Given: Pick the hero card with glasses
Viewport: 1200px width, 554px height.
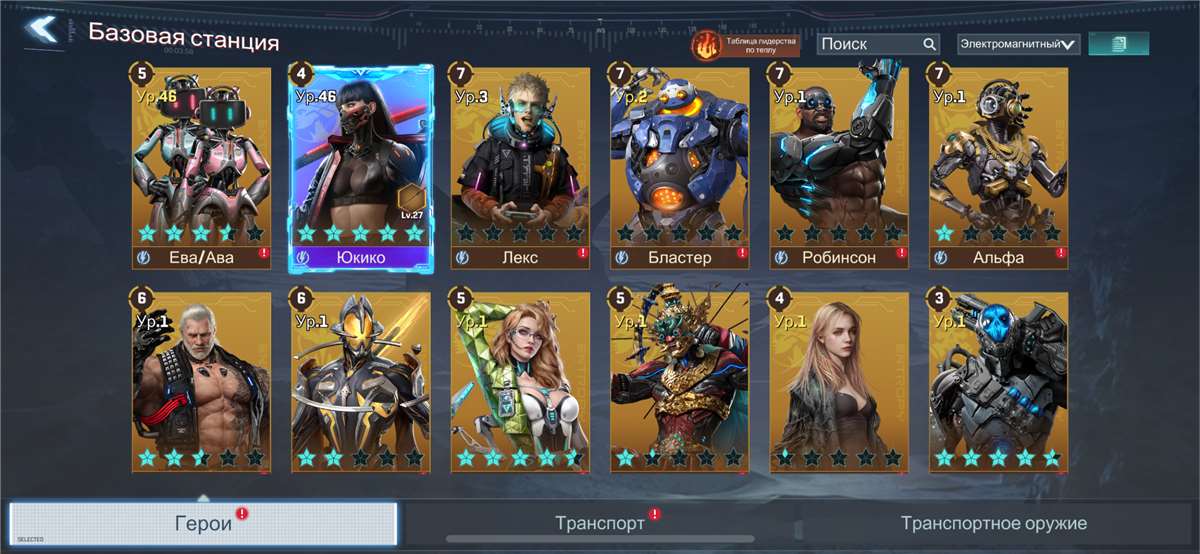Looking at the screenshot, I should pyautogui.click(x=520, y=382).
